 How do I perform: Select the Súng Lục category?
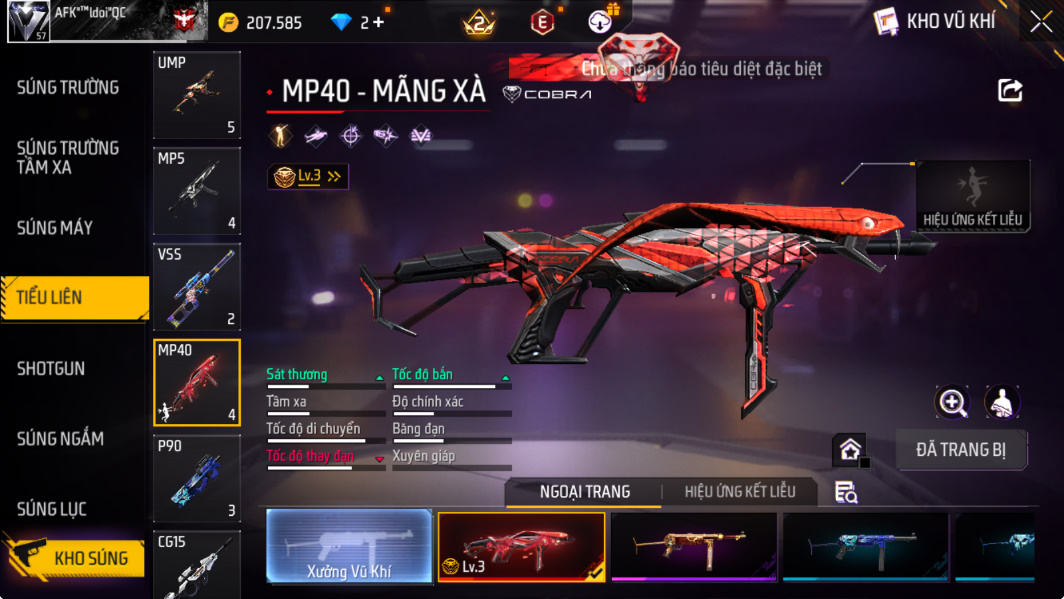click(x=52, y=510)
